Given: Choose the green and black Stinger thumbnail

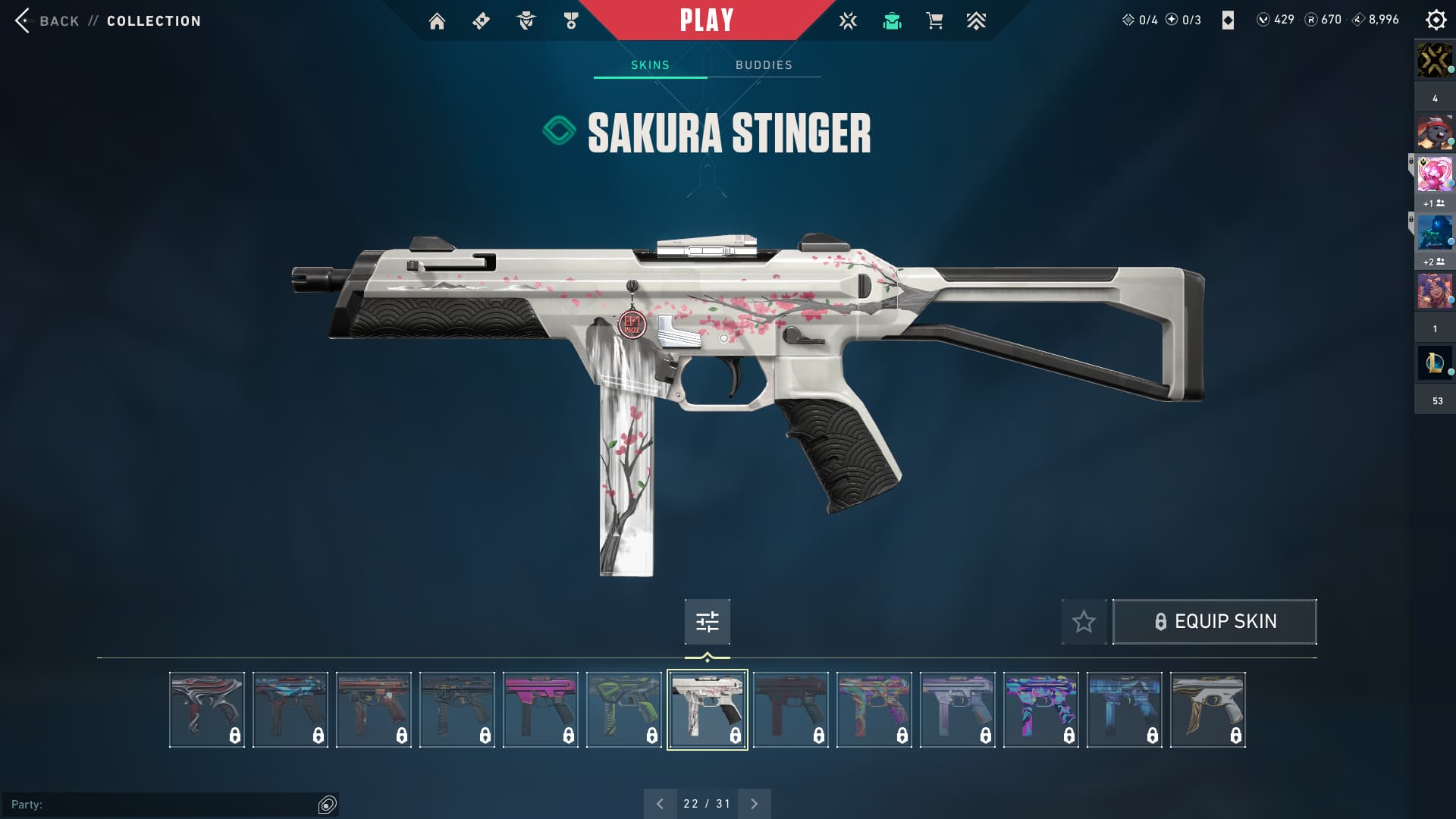Looking at the screenshot, I should click(624, 710).
